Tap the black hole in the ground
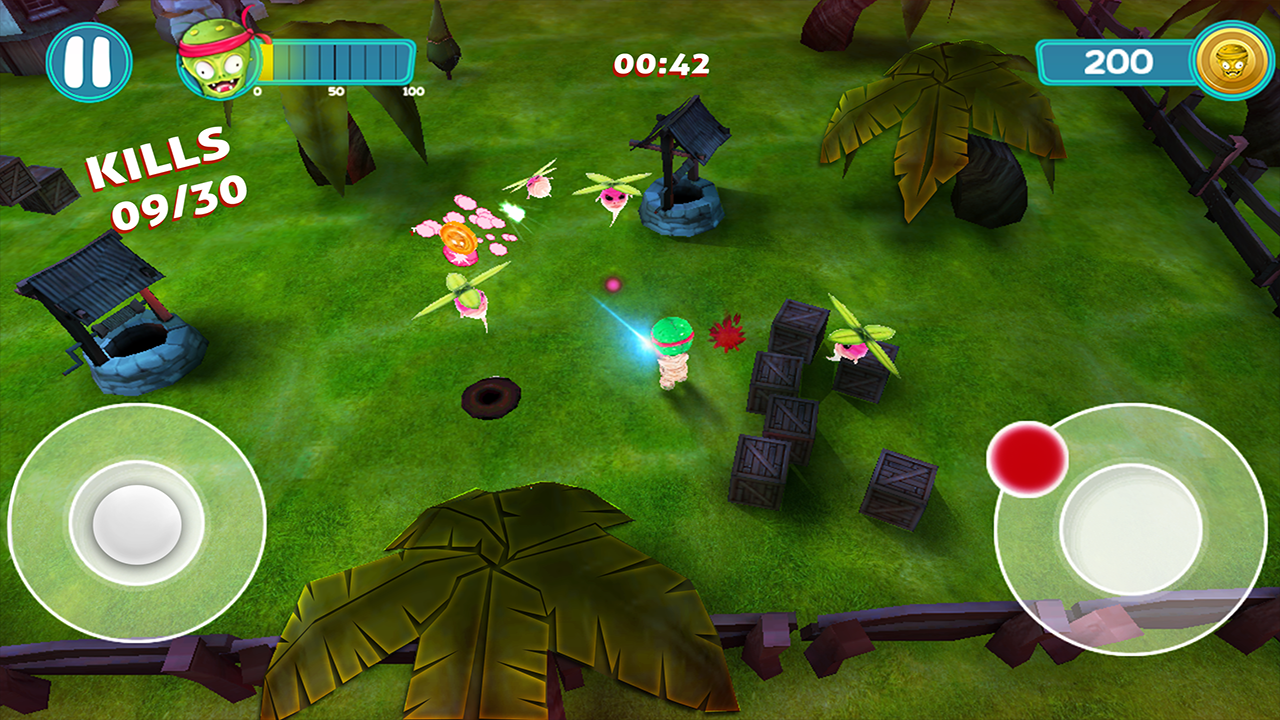1280x720 pixels. (489, 399)
